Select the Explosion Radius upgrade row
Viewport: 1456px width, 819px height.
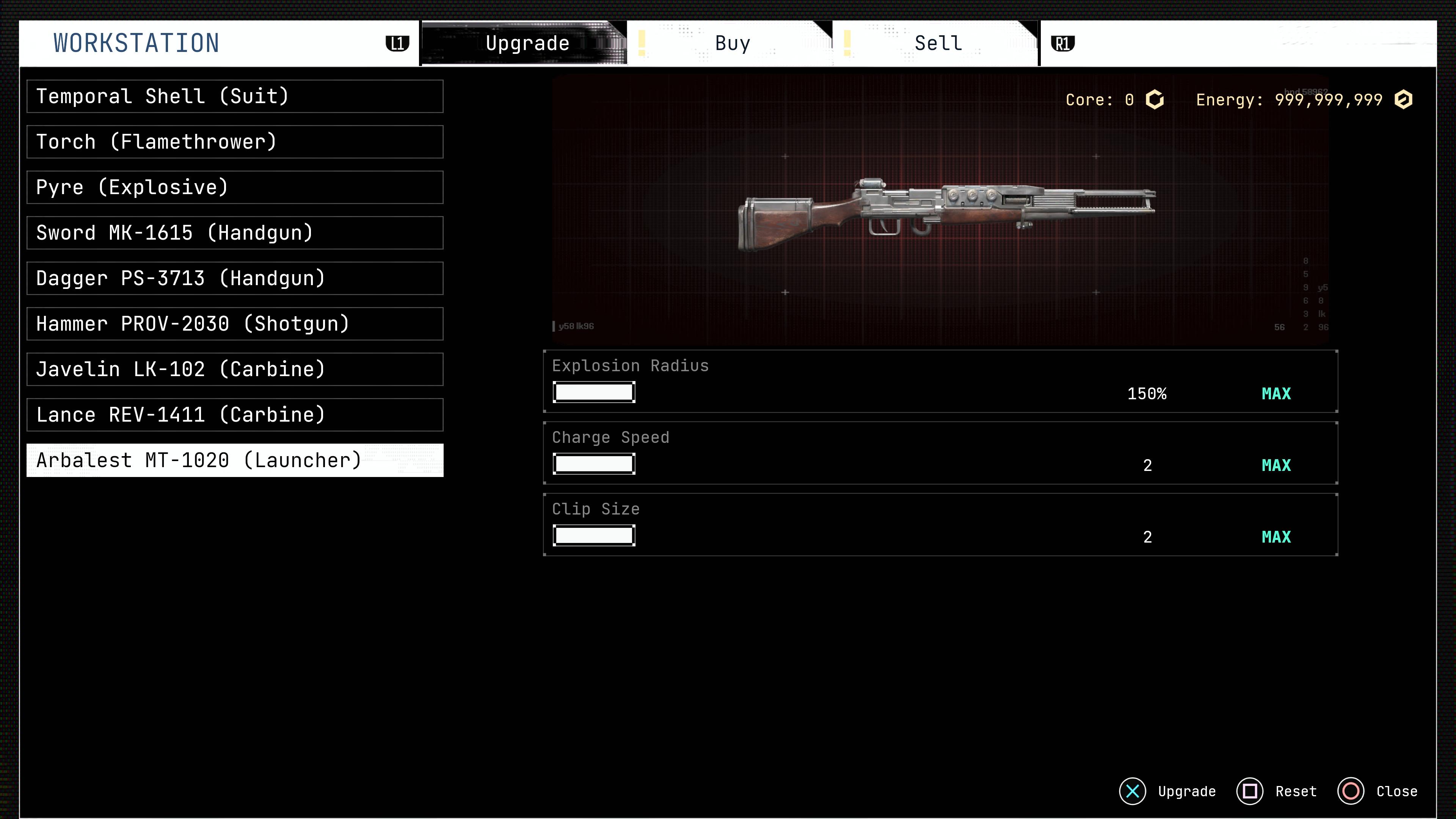tap(940, 381)
